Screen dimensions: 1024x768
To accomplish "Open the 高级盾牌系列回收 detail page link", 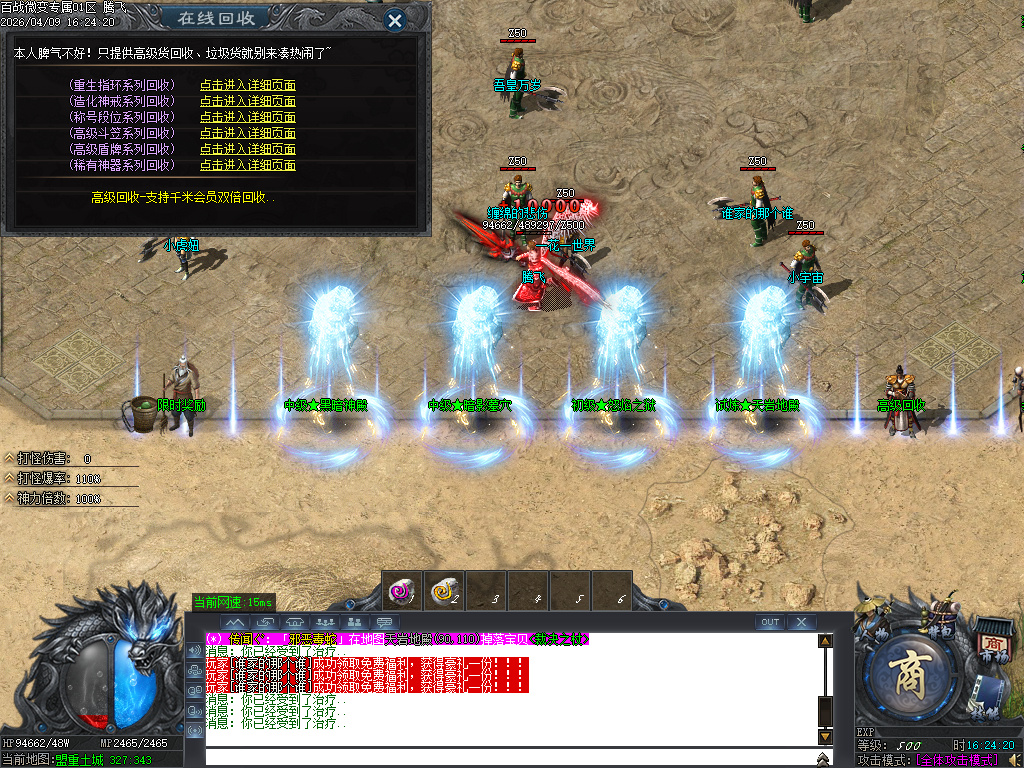I will [x=247, y=149].
